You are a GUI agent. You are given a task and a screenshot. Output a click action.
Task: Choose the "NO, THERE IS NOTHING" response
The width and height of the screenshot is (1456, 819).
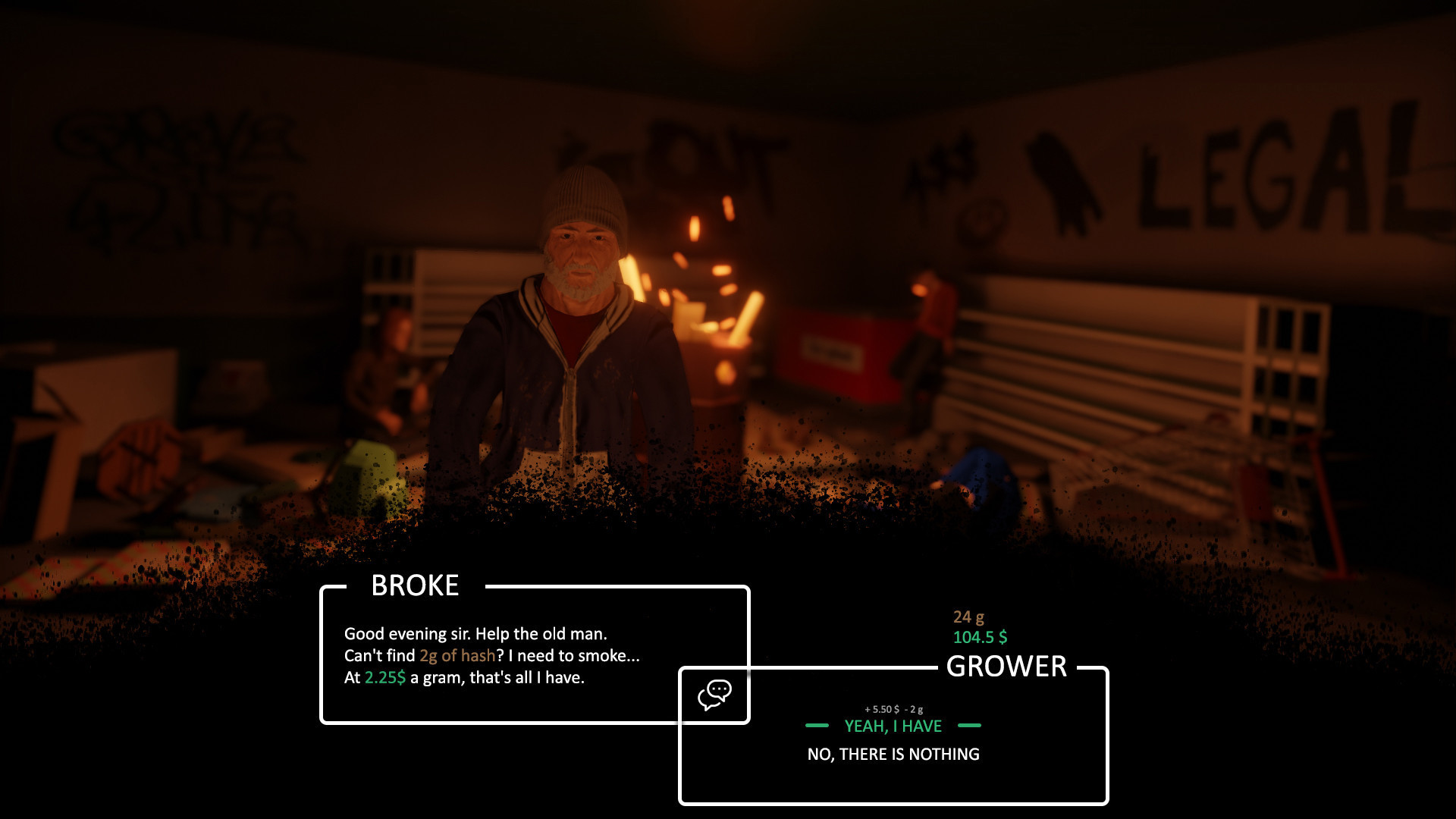click(892, 755)
